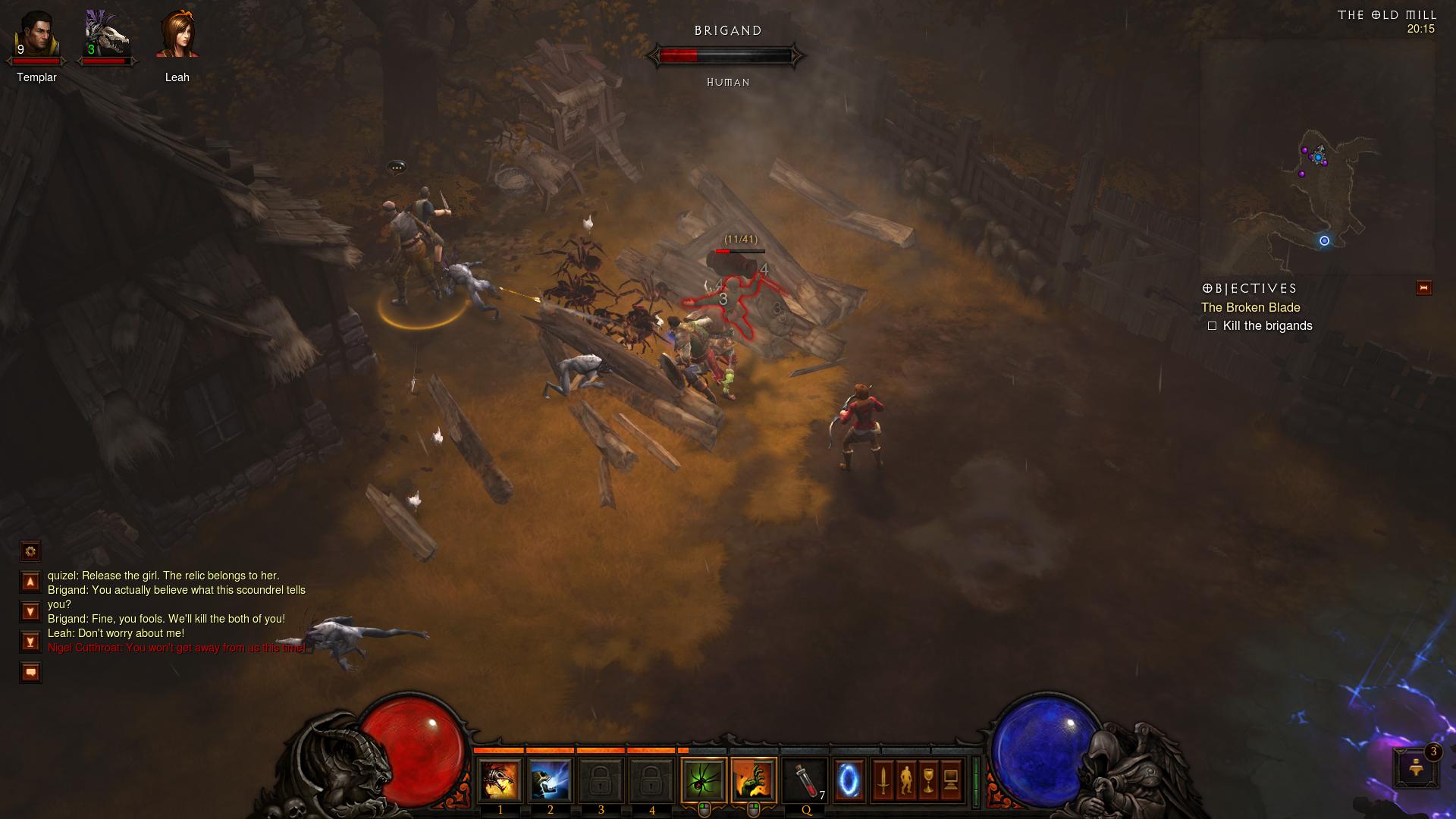1456x819 pixels.
Task: Activate the skill in hotbar slot 1
Action: coord(500,780)
